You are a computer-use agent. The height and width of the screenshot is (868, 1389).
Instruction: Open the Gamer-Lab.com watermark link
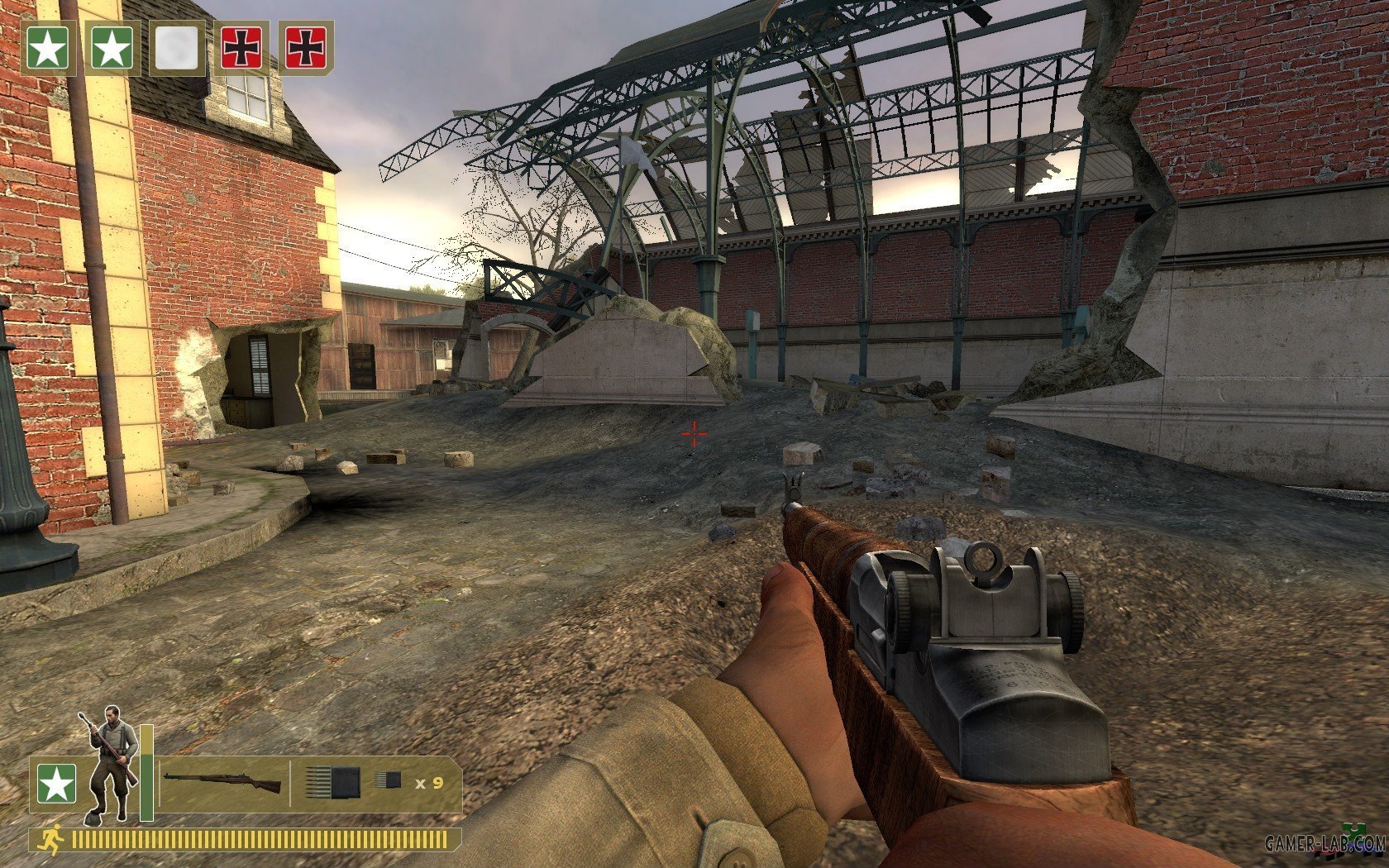coord(1324,843)
